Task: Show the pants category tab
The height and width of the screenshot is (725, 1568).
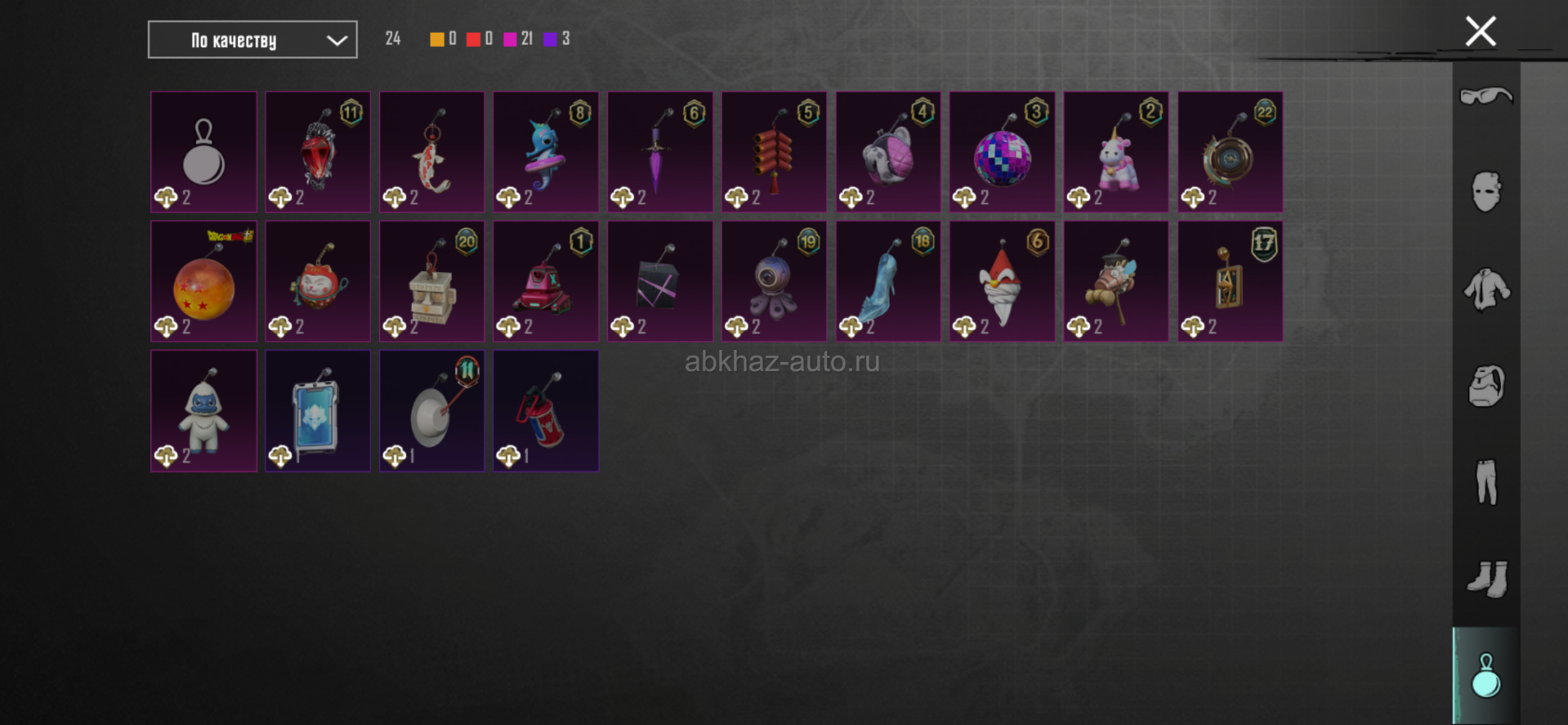Action: pos(1485,482)
